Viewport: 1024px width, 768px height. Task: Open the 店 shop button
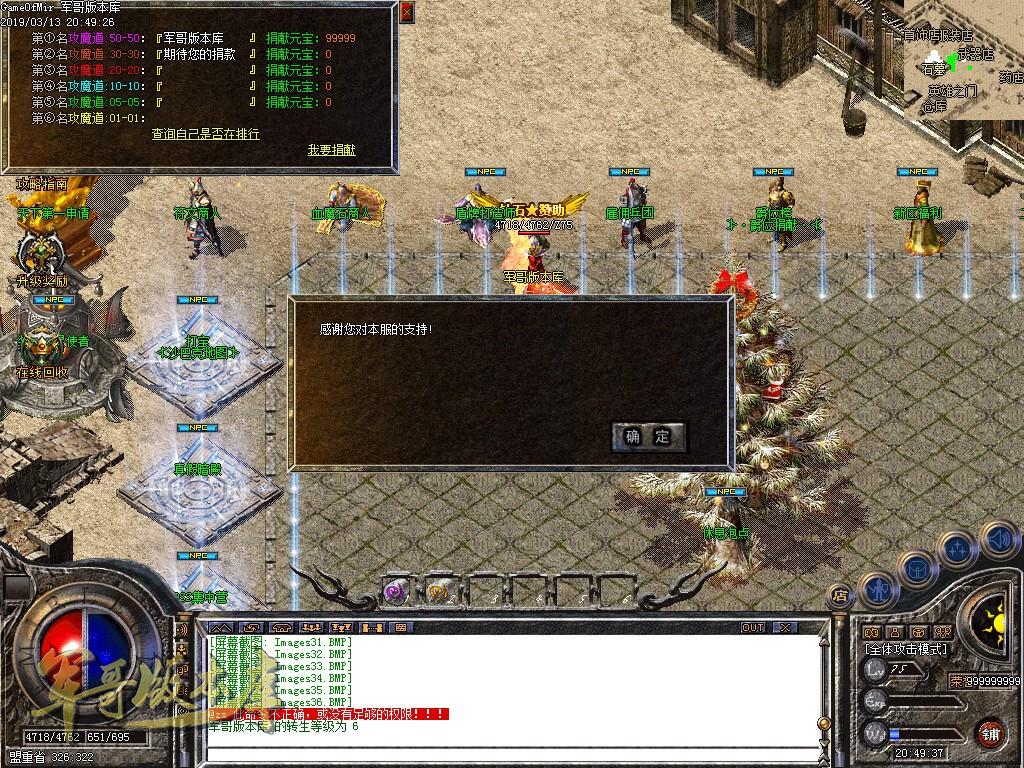[840, 596]
